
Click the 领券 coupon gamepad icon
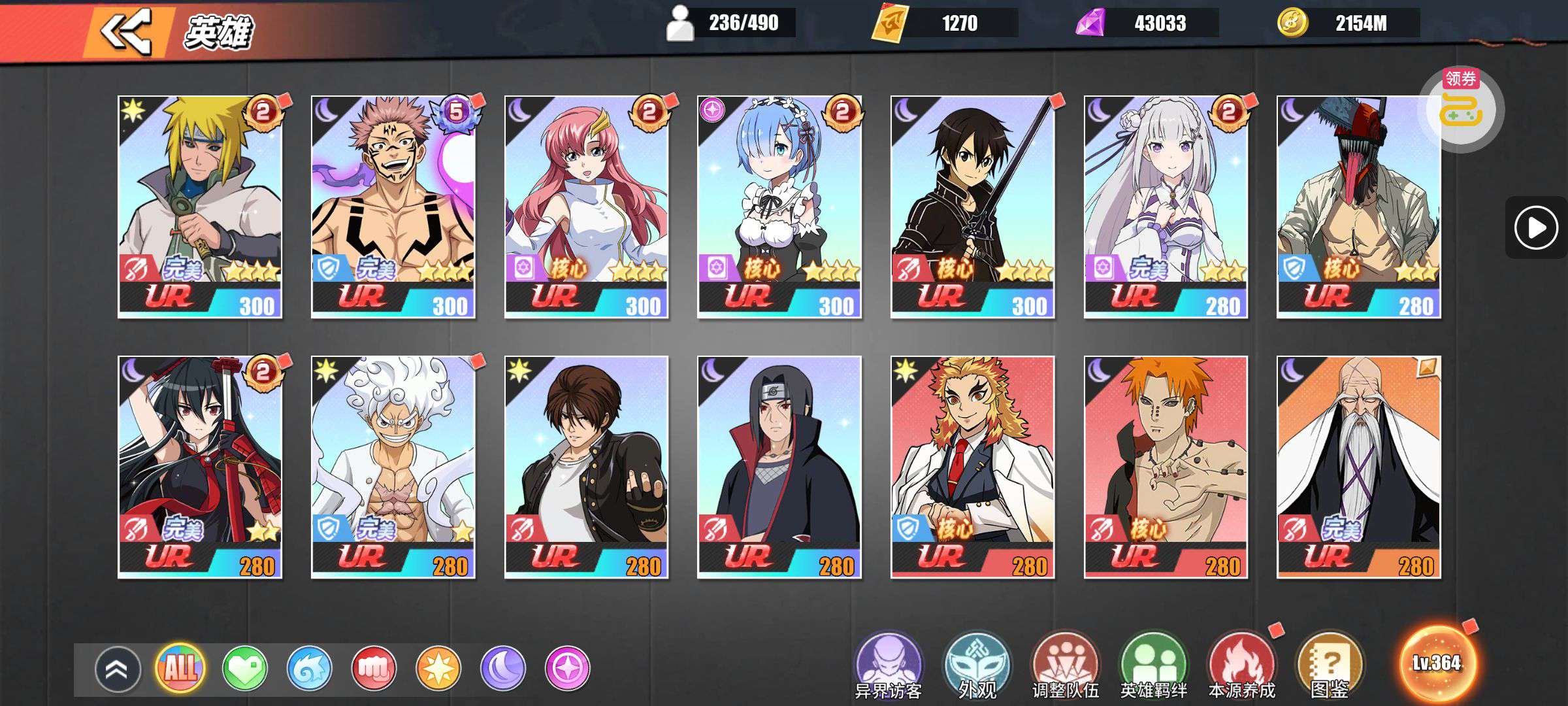pyautogui.click(x=1461, y=109)
